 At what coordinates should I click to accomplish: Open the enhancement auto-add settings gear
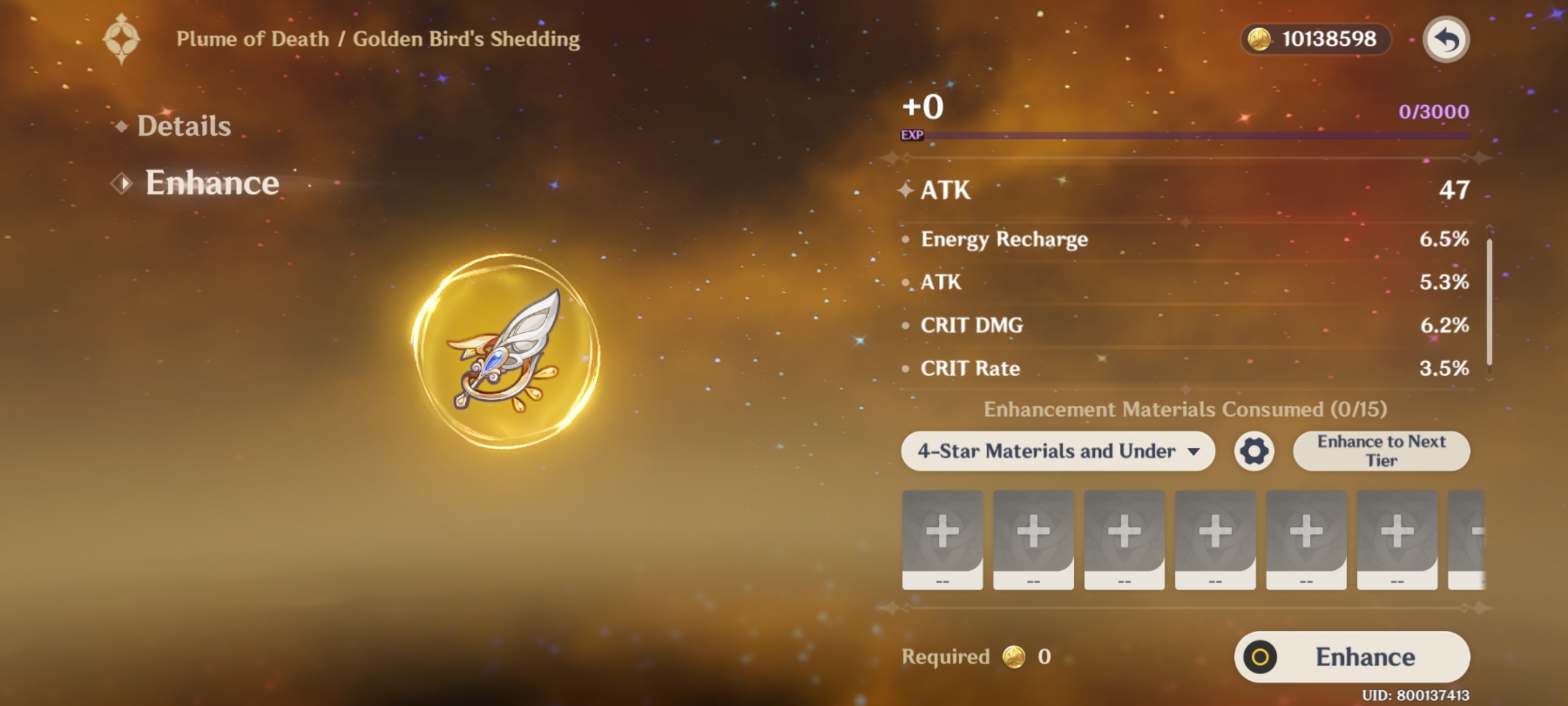[x=1255, y=450]
